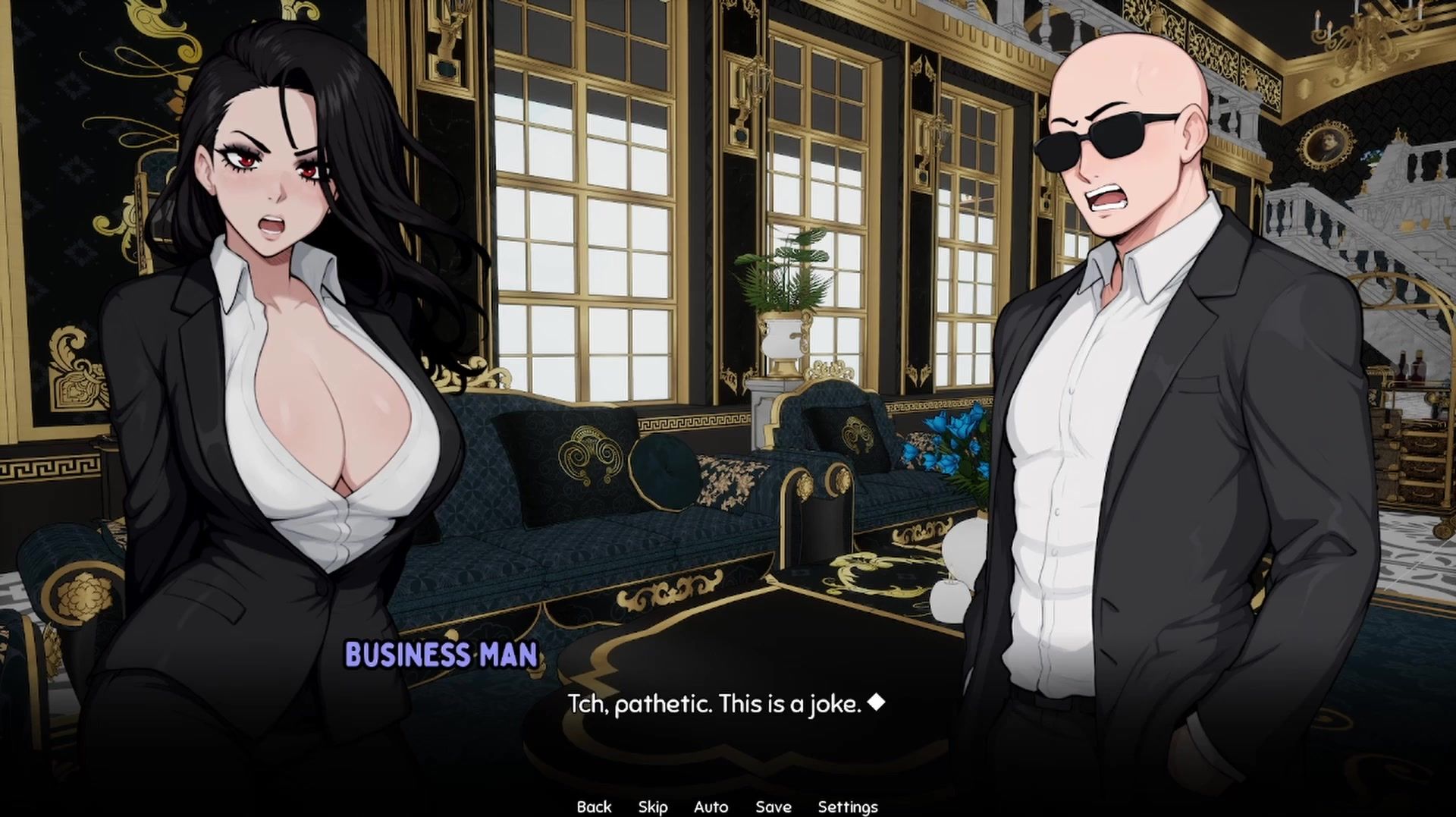
Task: Go back to the previous dialogue line
Action: pyautogui.click(x=594, y=806)
